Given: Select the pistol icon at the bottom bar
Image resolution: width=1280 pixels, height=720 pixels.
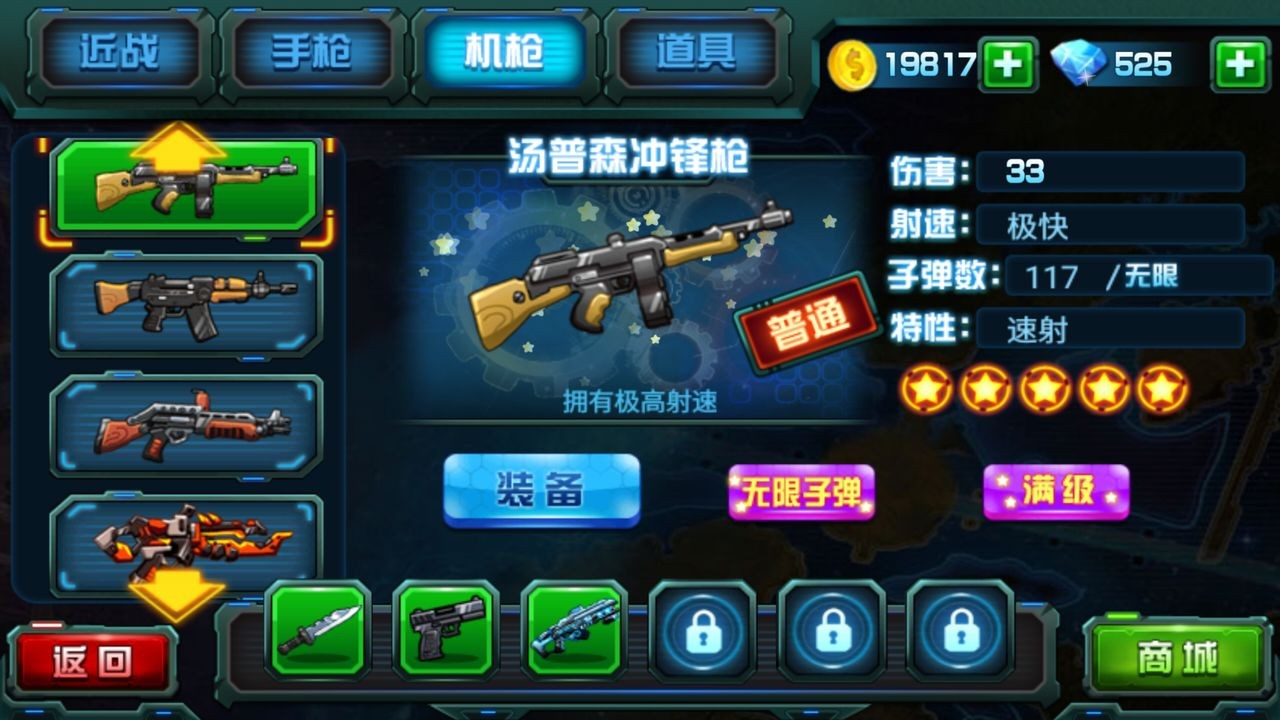Looking at the screenshot, I should click(x=447, y=635).
